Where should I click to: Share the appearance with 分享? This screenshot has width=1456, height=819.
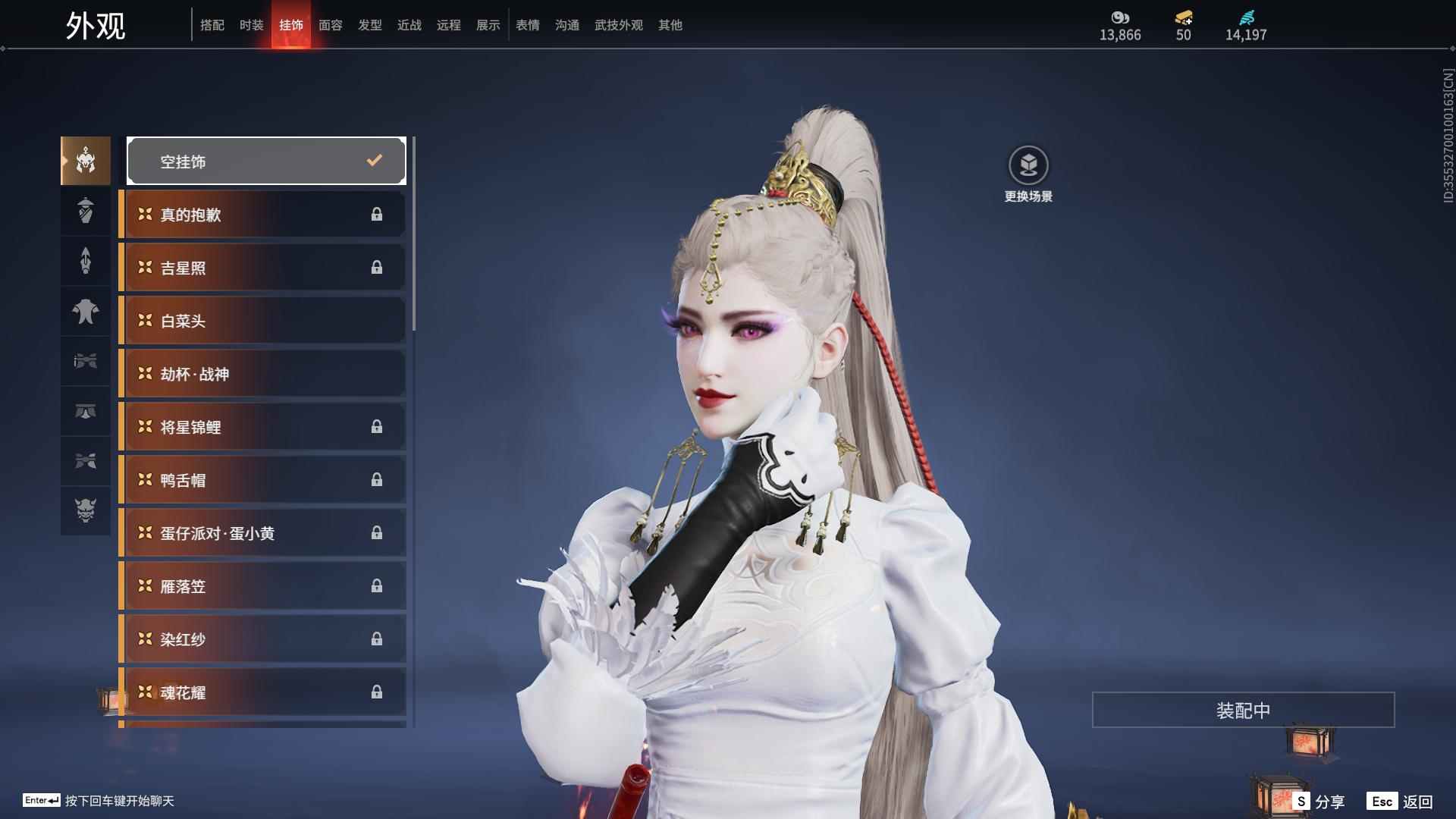coord(1319,802)
